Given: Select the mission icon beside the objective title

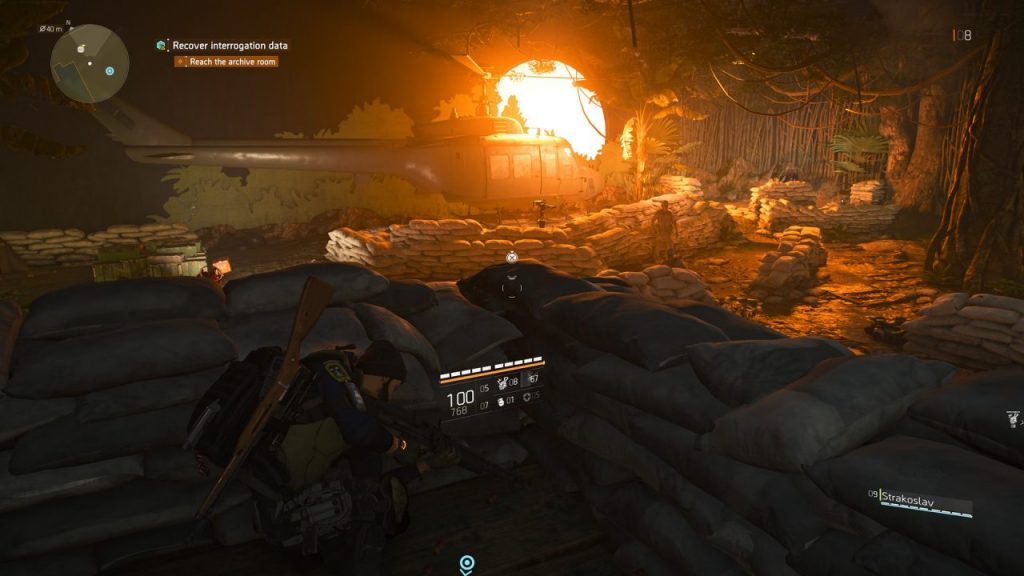Looking at the screenshot, I should click(x=161, y=45).
